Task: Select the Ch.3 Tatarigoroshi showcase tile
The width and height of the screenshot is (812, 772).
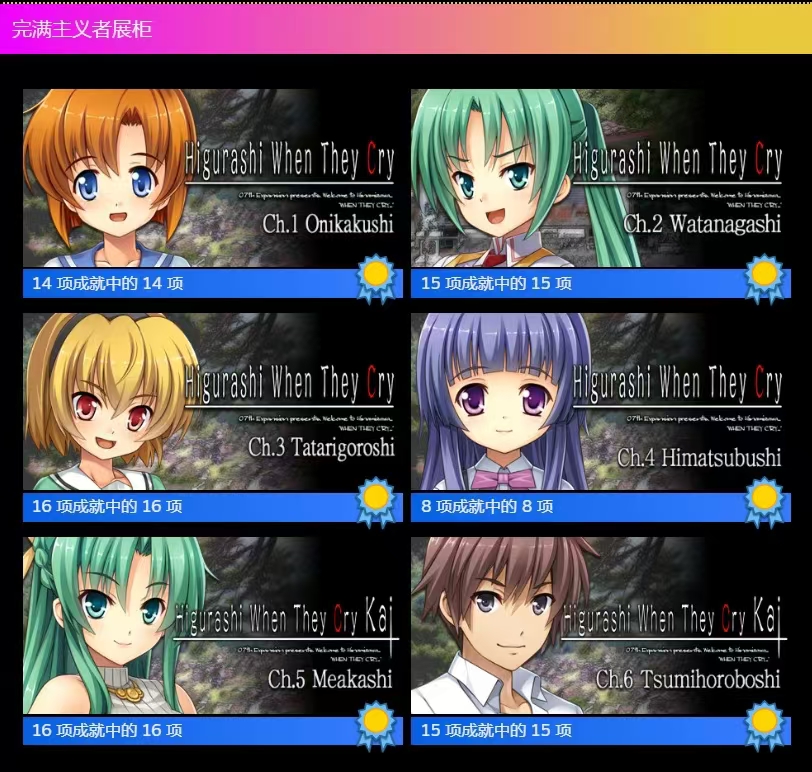Action: tap(210, 402)
